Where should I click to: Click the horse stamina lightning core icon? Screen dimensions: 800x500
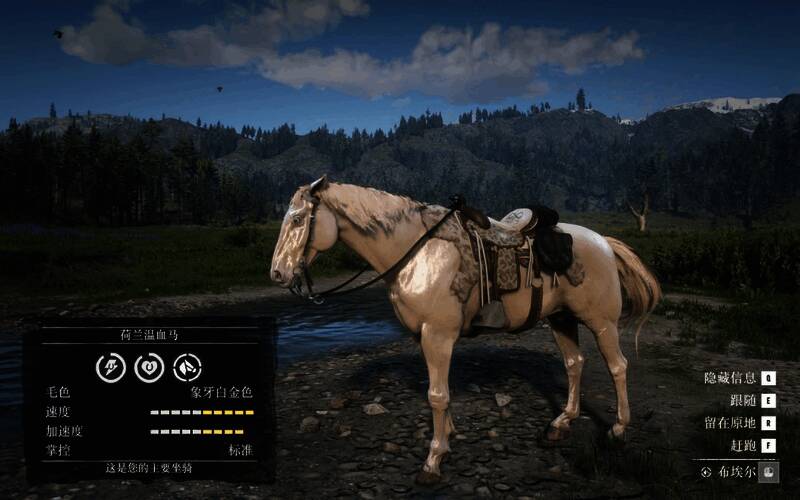110,367
